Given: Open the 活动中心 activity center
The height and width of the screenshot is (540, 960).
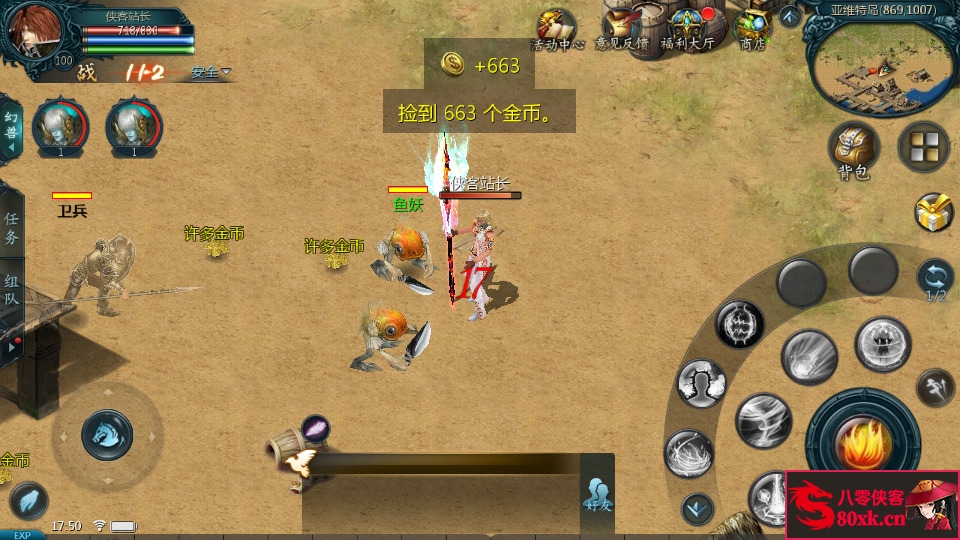Looking at the screenshot, I should tap(556, 28).
